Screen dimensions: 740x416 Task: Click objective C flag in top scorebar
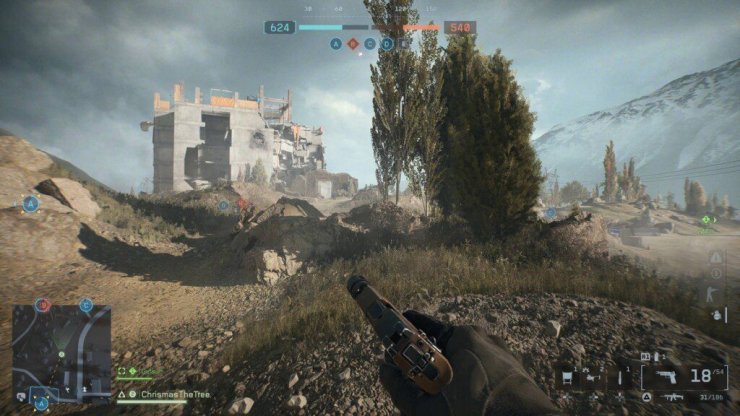tap(370, 44)
